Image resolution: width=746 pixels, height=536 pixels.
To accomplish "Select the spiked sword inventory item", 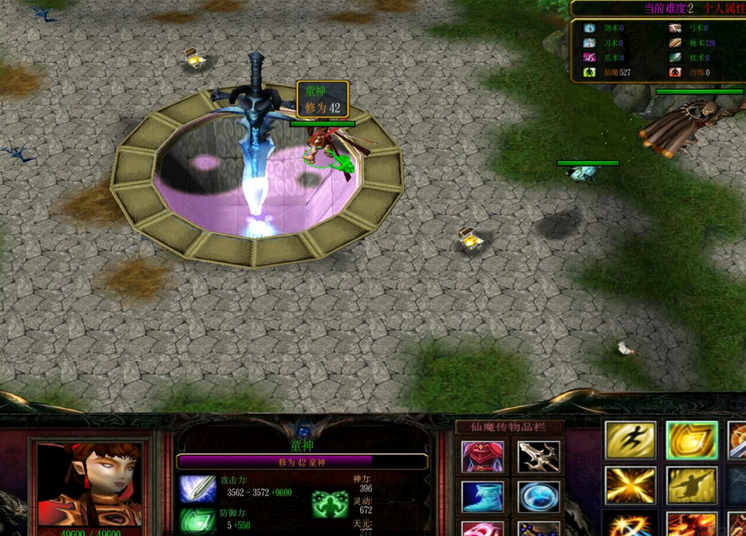I will click(x=539, y=458).
